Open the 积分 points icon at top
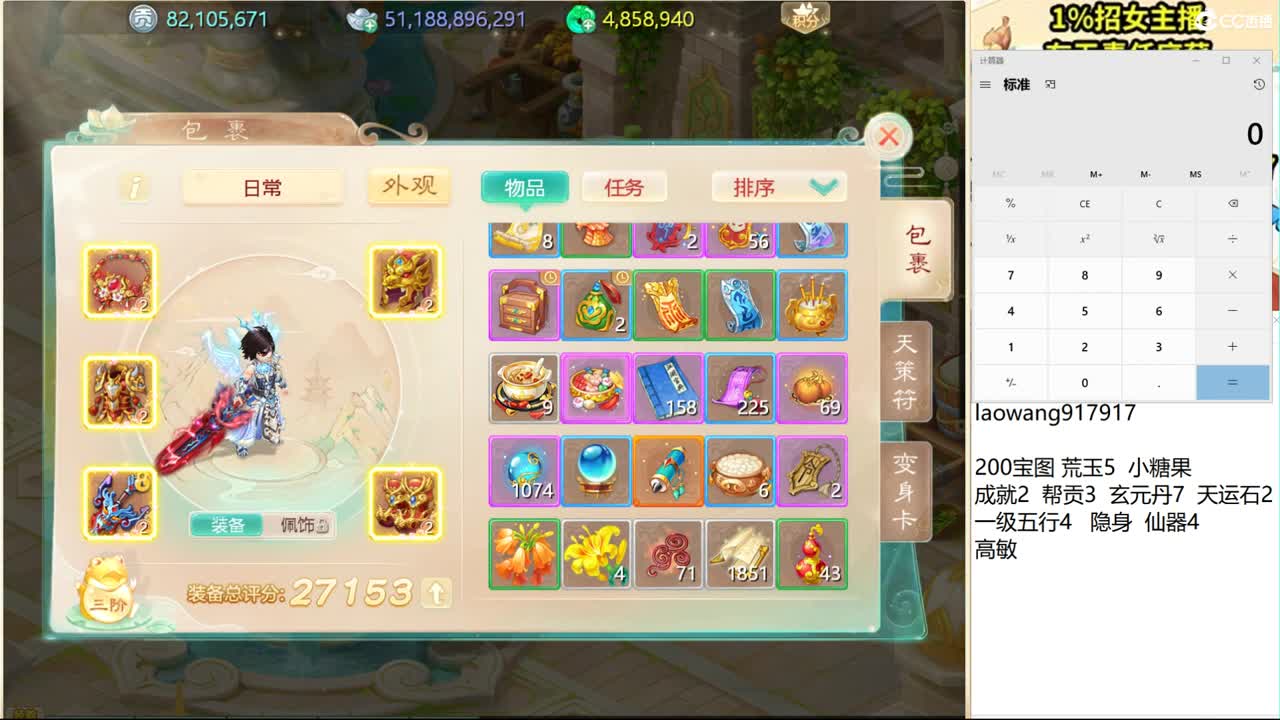 coord(806,17)
